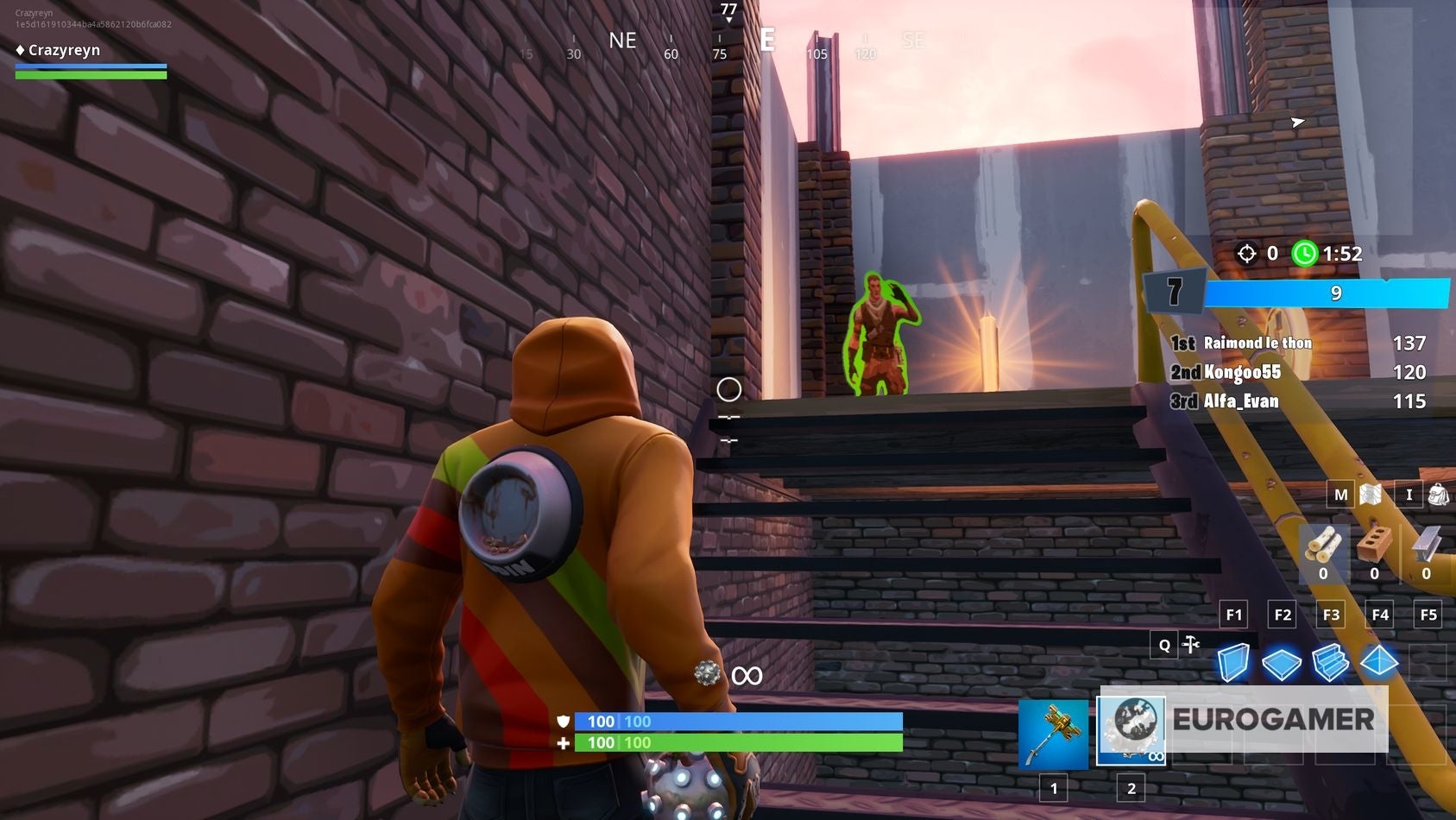Select the roof pyramid build piece
Screen dimensions: 1456x820
pos(1381,663)
